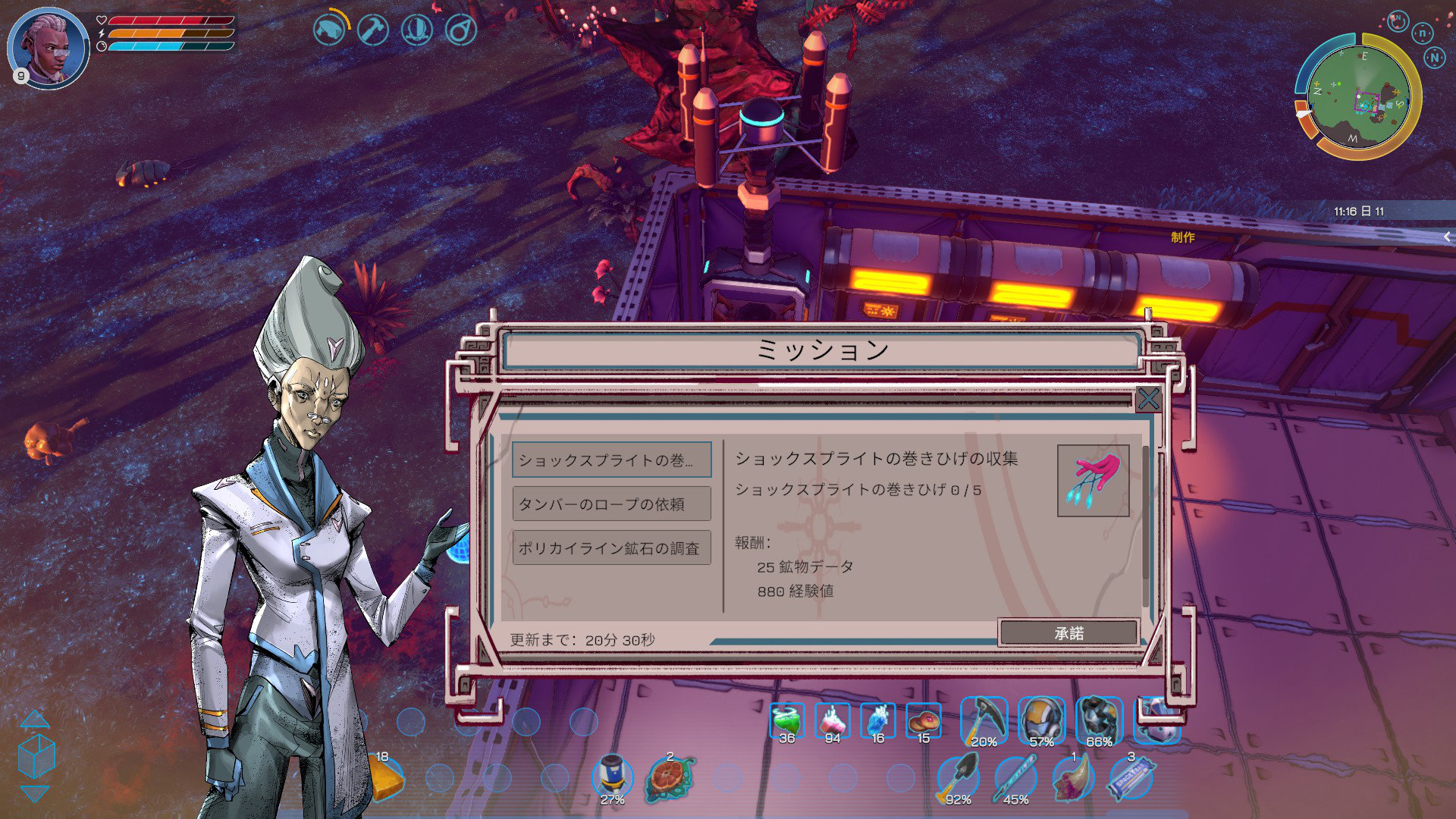Choose the タンバーのロープの依頼 mission
1456x819 pixels.
point(611,504)
